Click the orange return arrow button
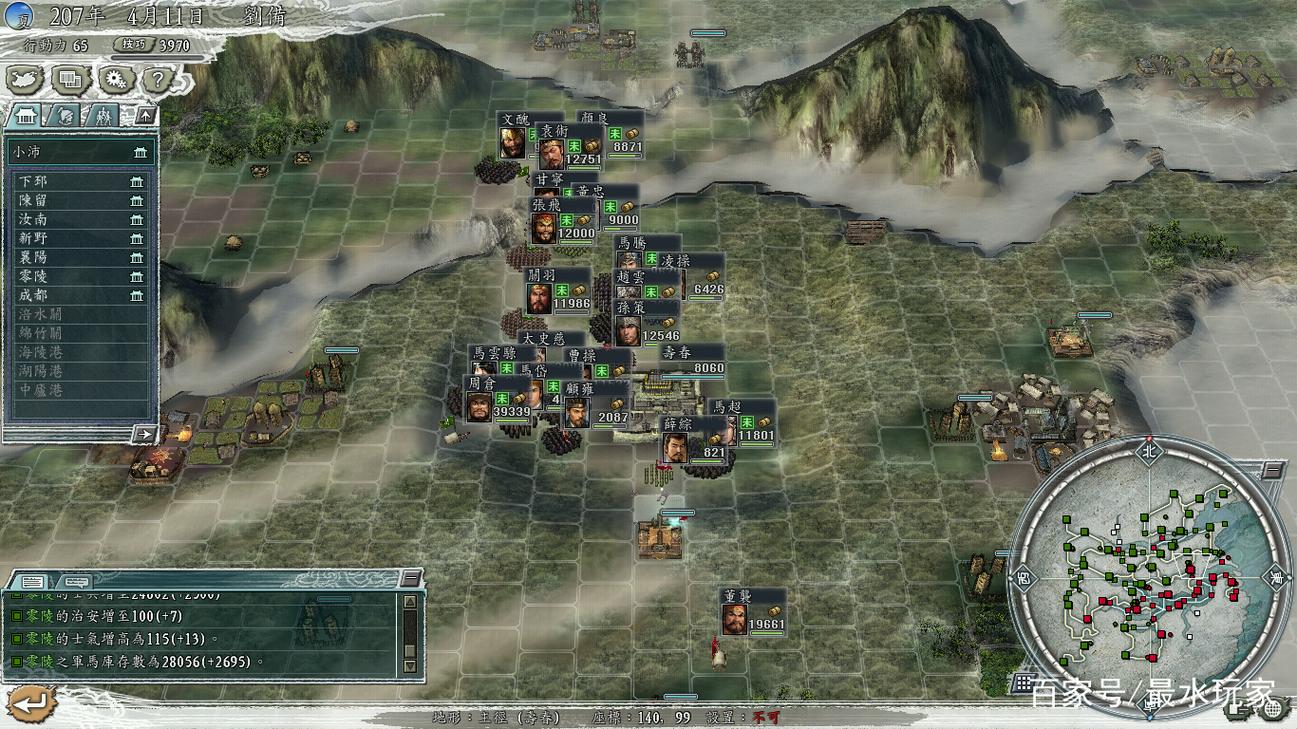Viewport: 1297px width, 729px height. click(x=30, y=704)
